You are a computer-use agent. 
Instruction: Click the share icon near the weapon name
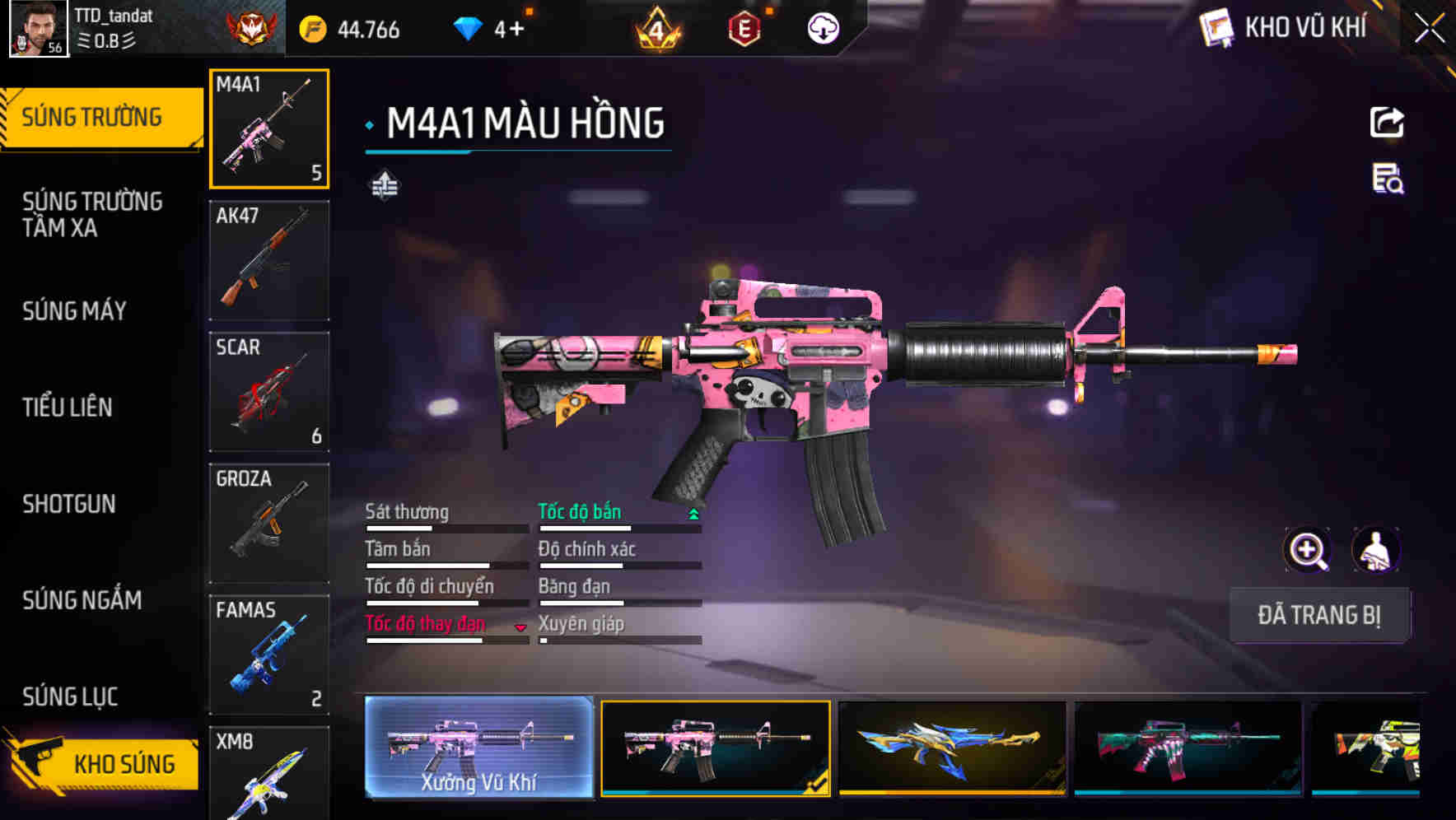click(x=1388, y=122)
